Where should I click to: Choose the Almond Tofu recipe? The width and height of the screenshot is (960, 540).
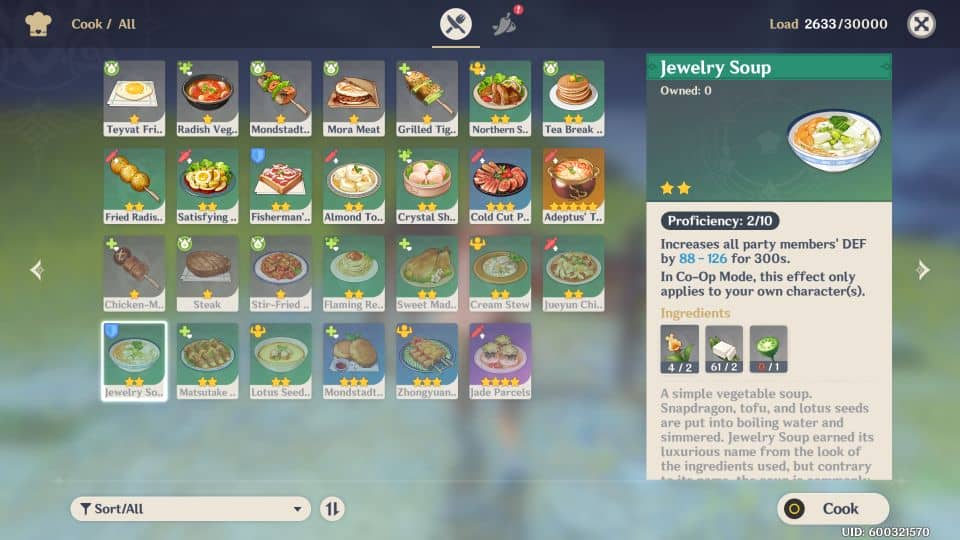354,186
